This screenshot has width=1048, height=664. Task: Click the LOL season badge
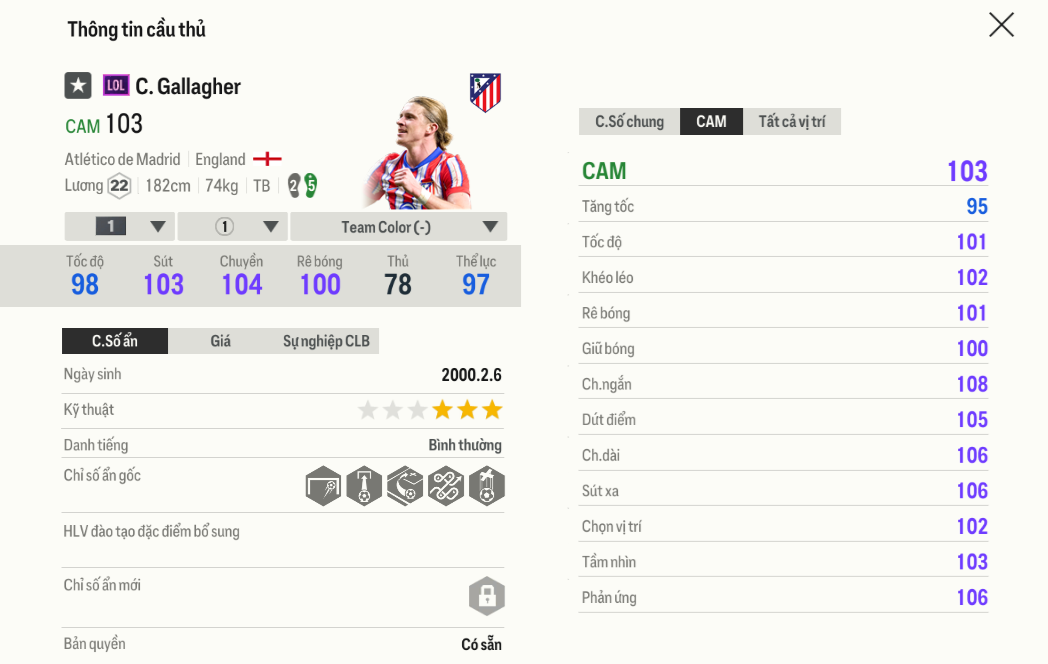pos(116,86)
